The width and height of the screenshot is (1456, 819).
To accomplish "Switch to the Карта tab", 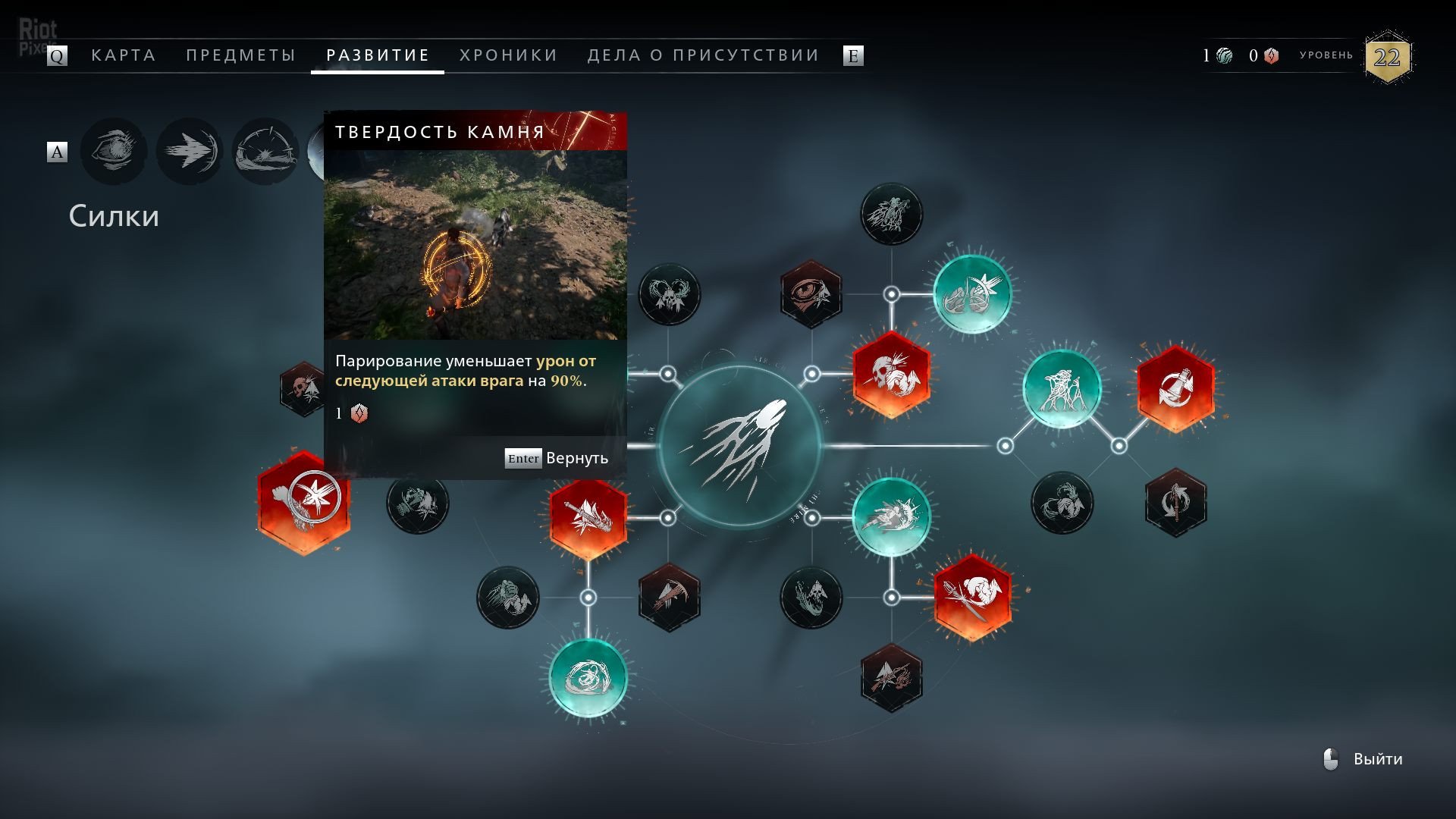I will (123, 55).
